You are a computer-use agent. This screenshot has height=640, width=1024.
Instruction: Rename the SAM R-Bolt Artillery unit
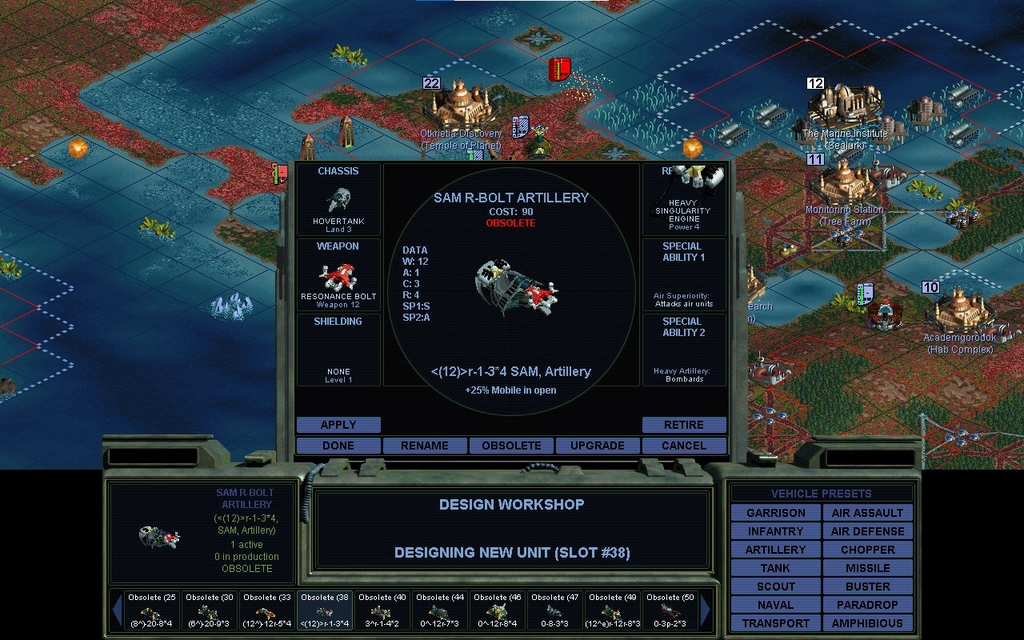point(425,445)
